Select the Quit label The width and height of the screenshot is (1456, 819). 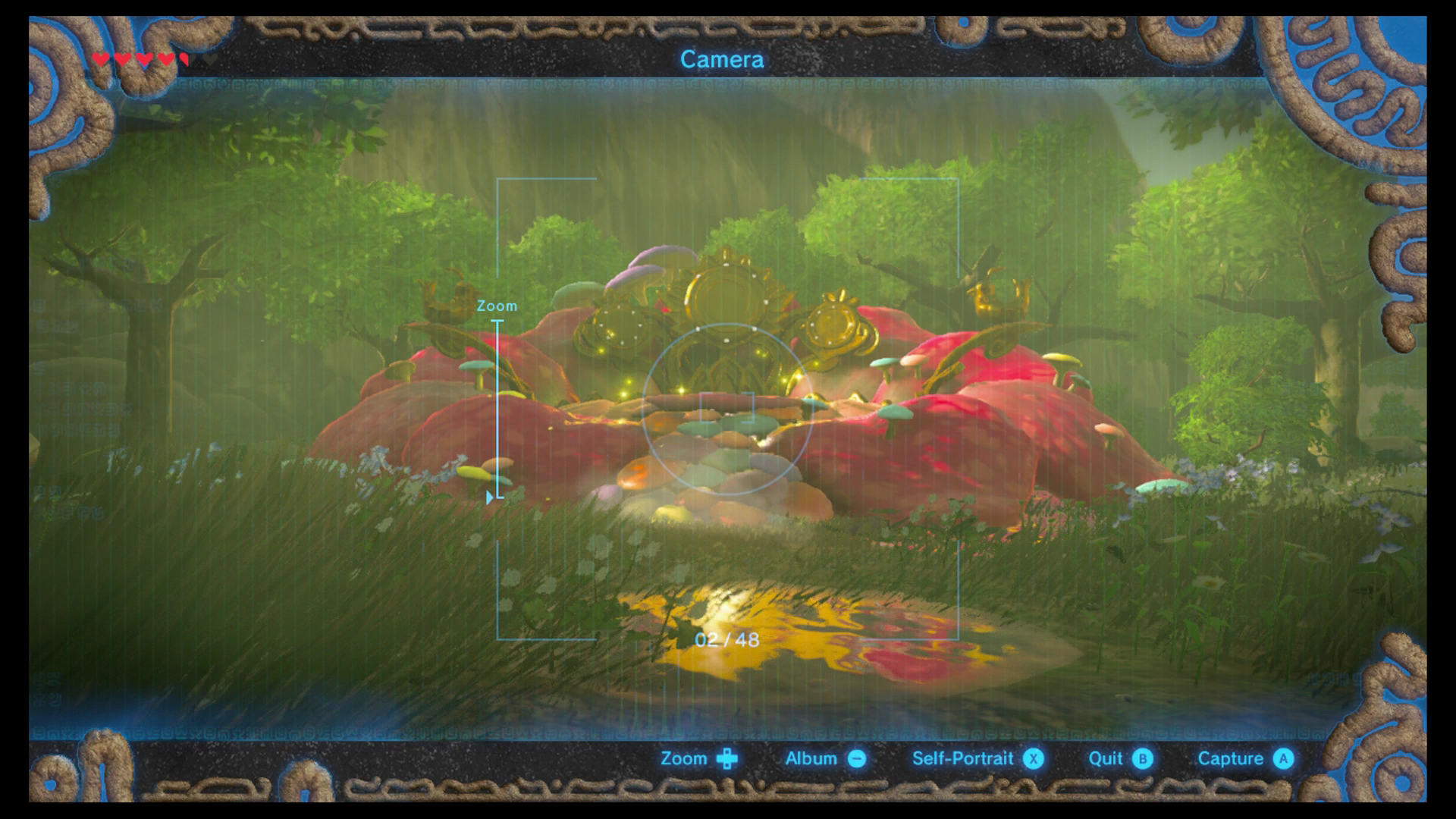tap(1106, 758)
